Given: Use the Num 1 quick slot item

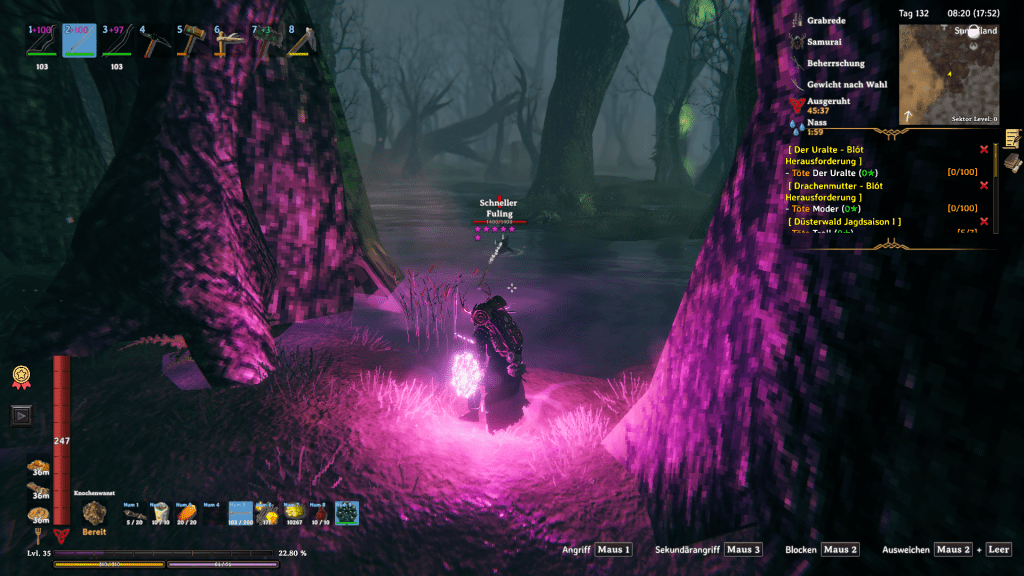Looking at the screenshot, I should pos(132,513).
